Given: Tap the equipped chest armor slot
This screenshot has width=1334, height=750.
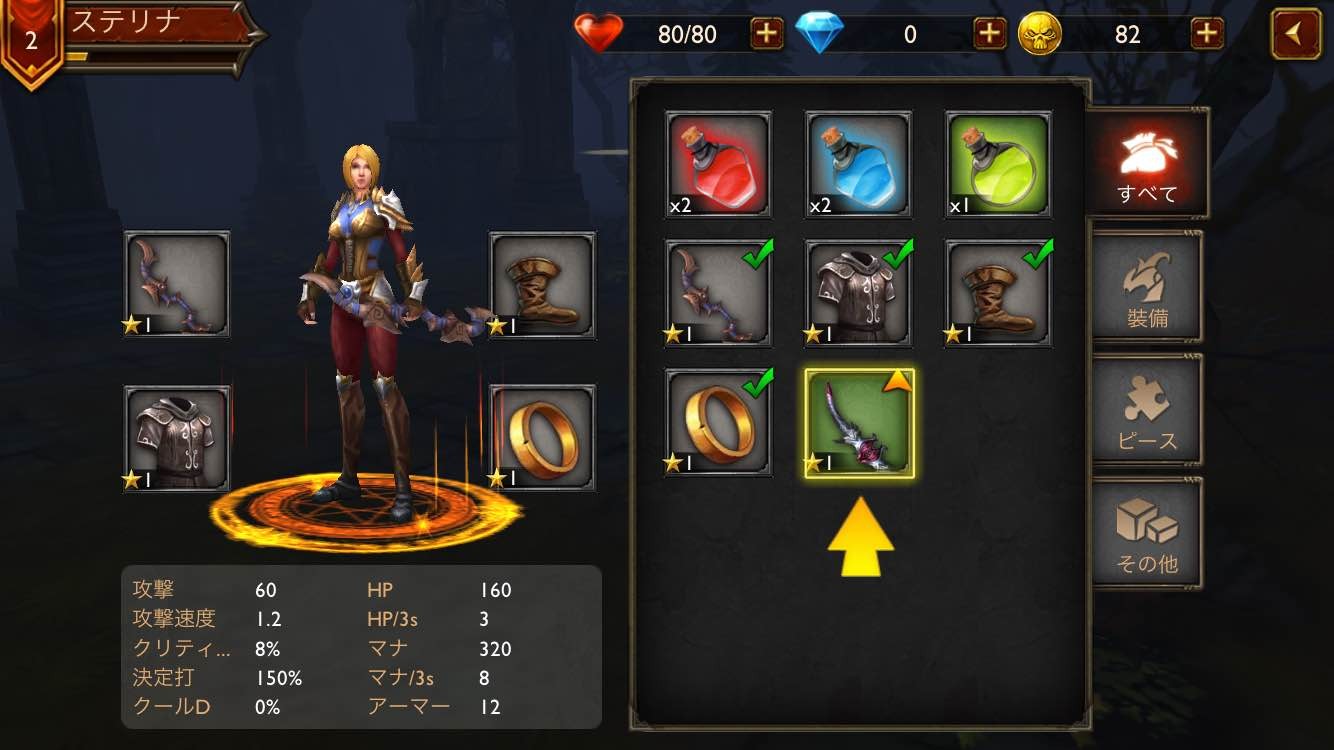Looking at the screenshot, I should 177,438.
